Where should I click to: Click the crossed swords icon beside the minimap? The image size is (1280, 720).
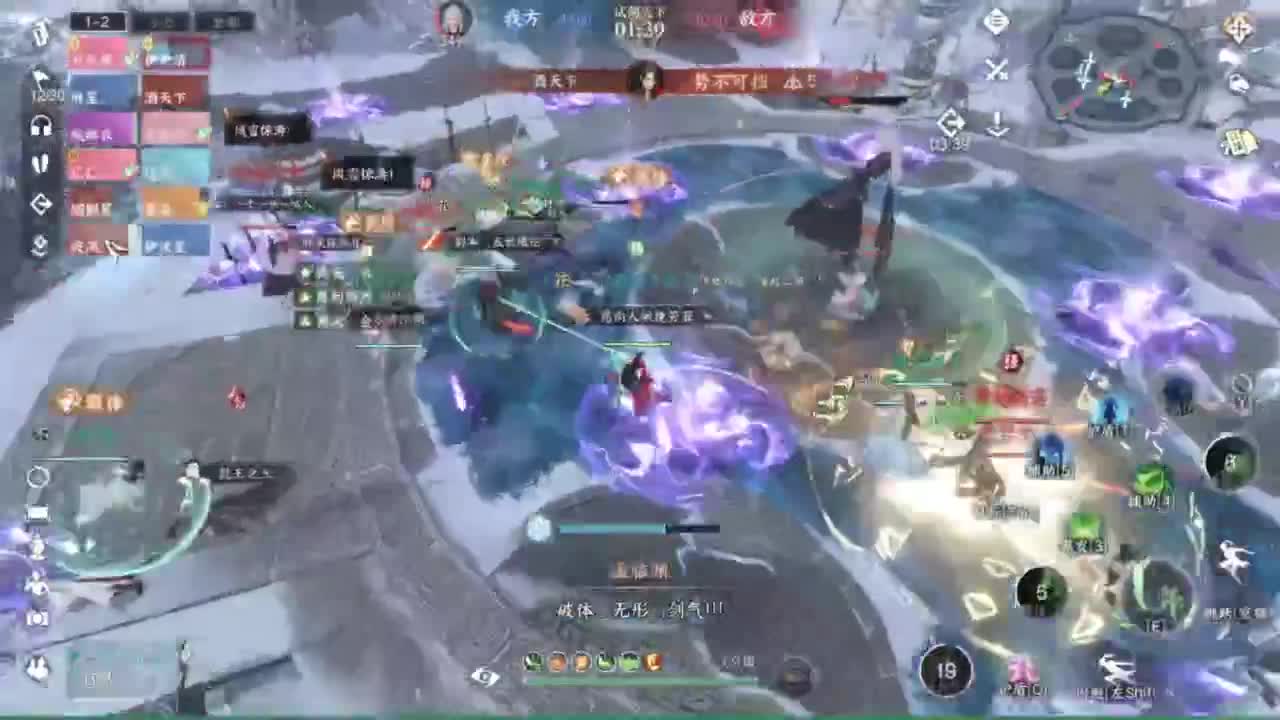tap(996, 67)
